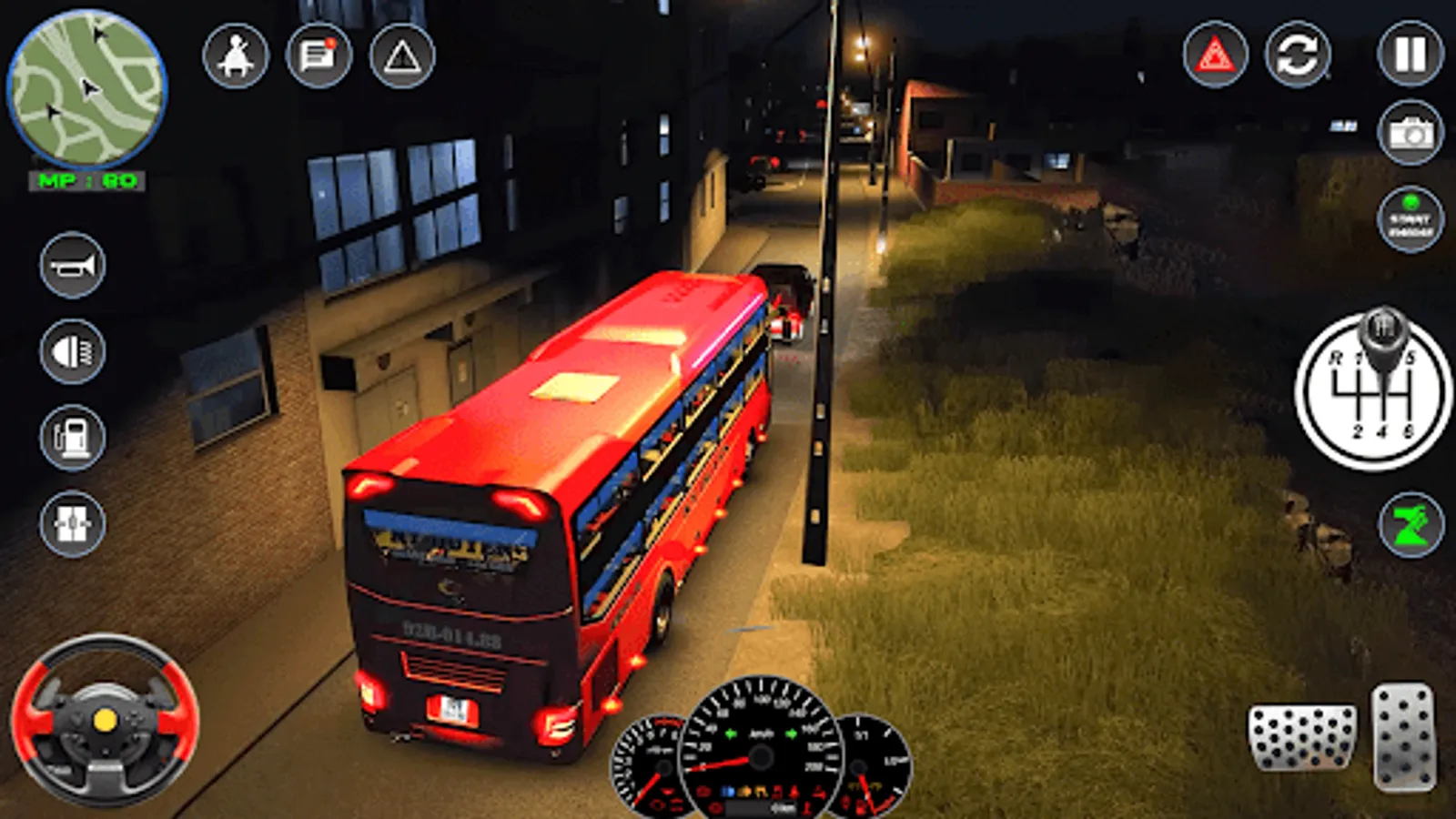Step on the brake pedal

click(x=1301, y=738)
